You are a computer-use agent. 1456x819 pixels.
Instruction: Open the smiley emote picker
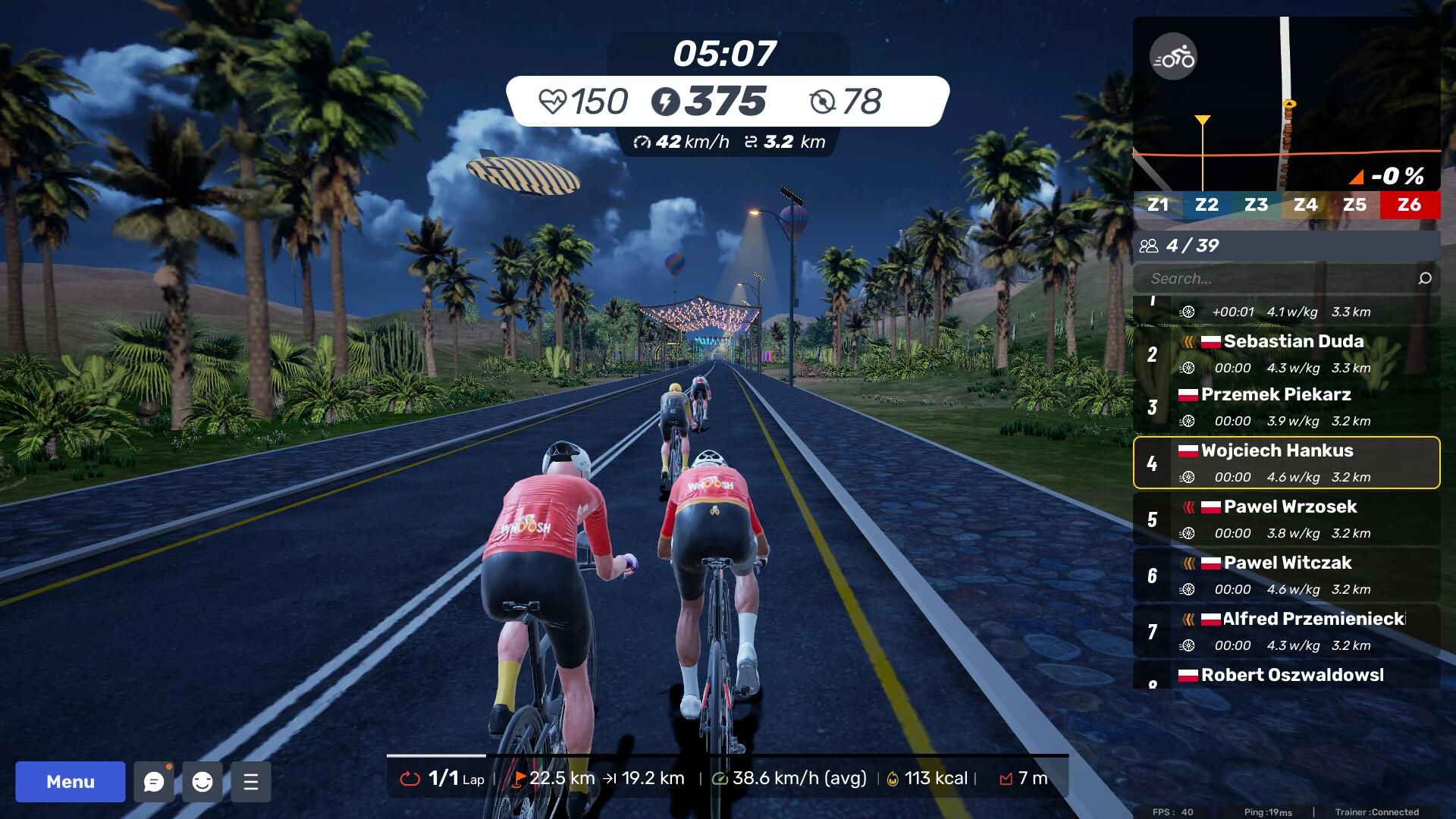coord(202,781)
